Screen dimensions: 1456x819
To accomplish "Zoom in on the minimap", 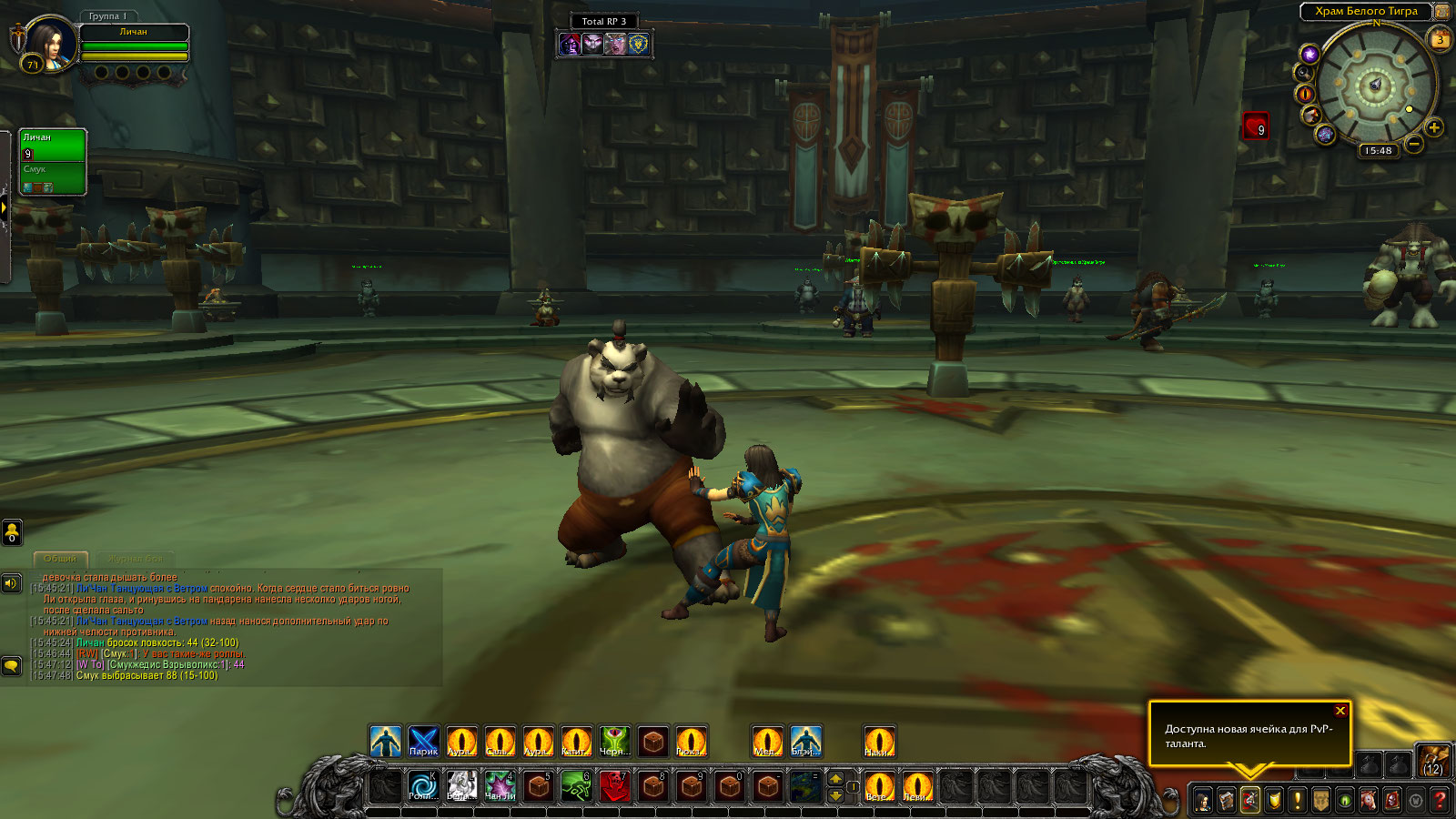I will pyautogui.click(x=1434, y=127).
